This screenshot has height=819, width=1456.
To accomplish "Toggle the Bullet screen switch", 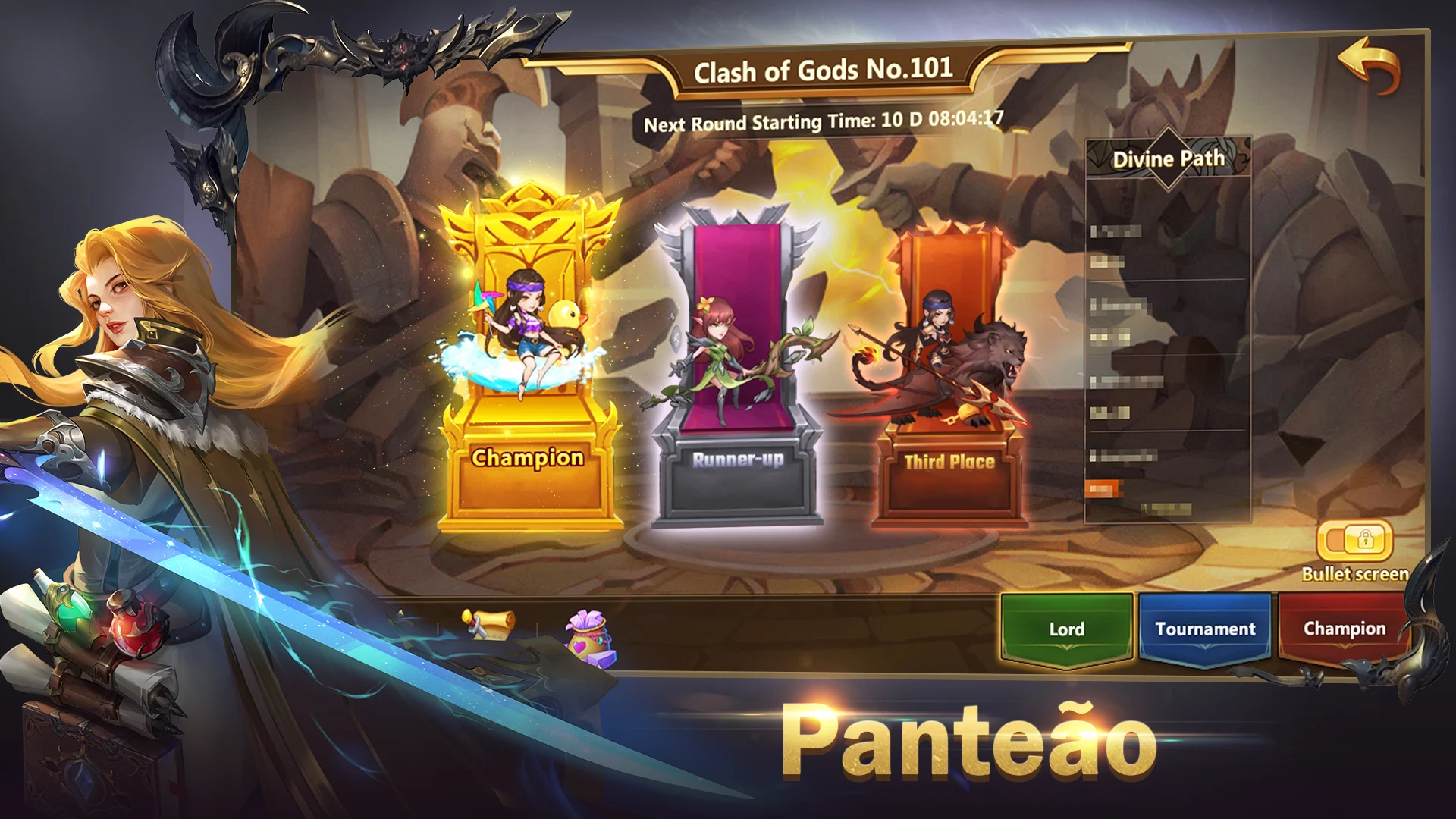I will pos(1355,541).
